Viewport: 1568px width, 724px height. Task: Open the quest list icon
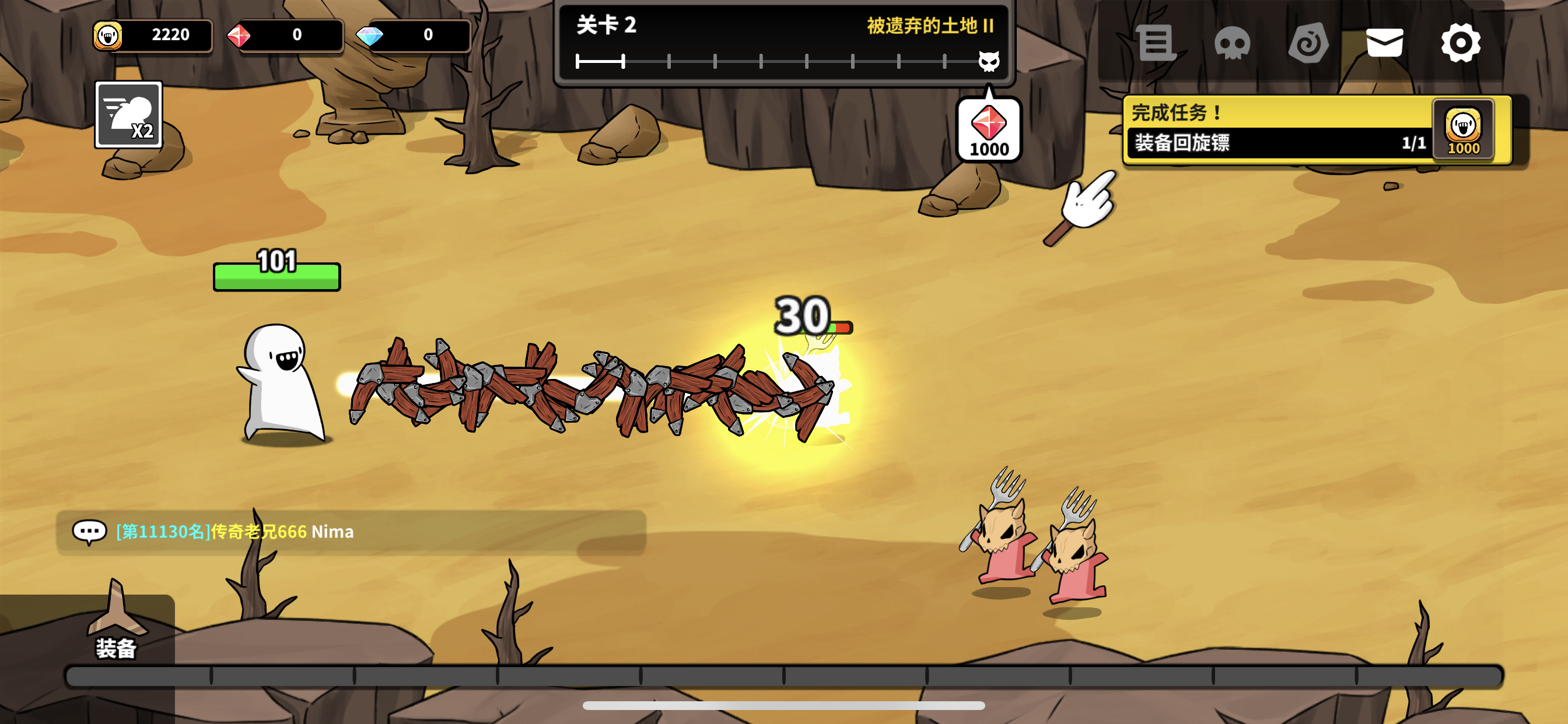tap(1157, 43)
